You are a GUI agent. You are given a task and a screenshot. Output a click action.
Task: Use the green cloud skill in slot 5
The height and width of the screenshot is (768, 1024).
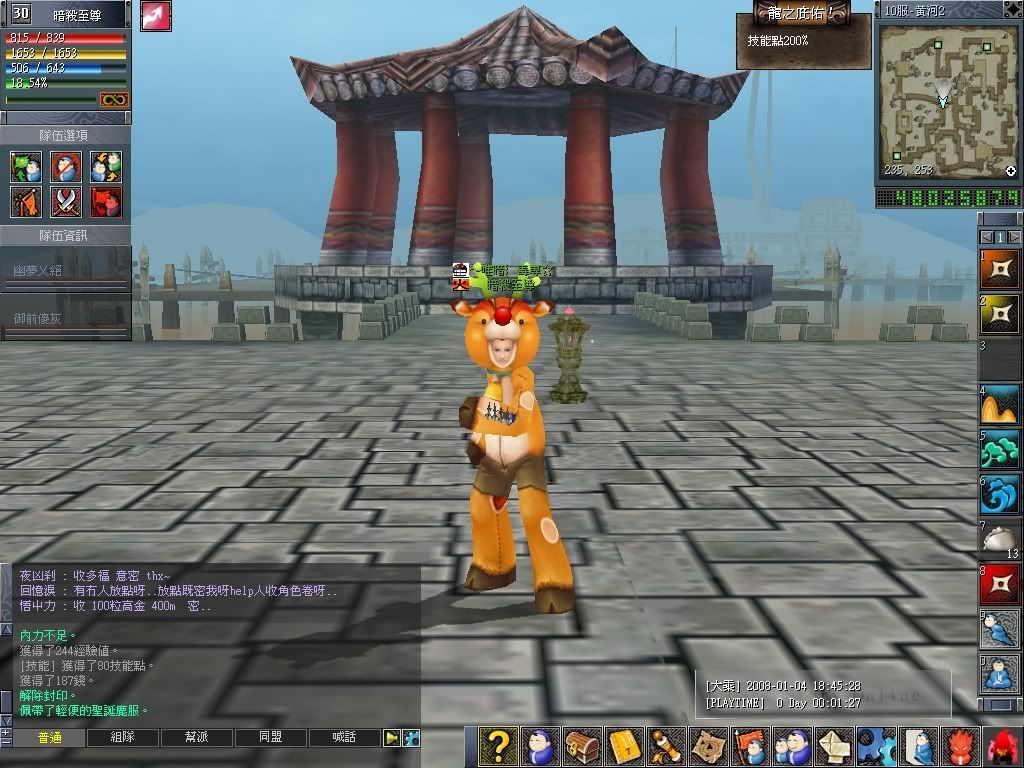(1000, 449)
